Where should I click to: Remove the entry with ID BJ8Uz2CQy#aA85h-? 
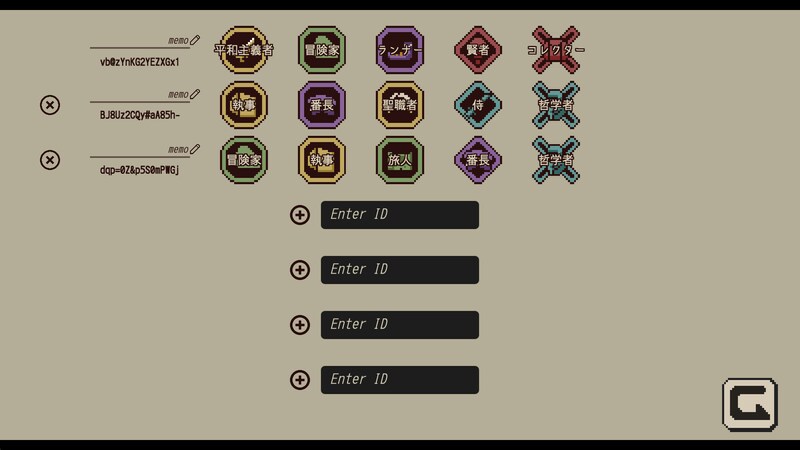(49, 105)
